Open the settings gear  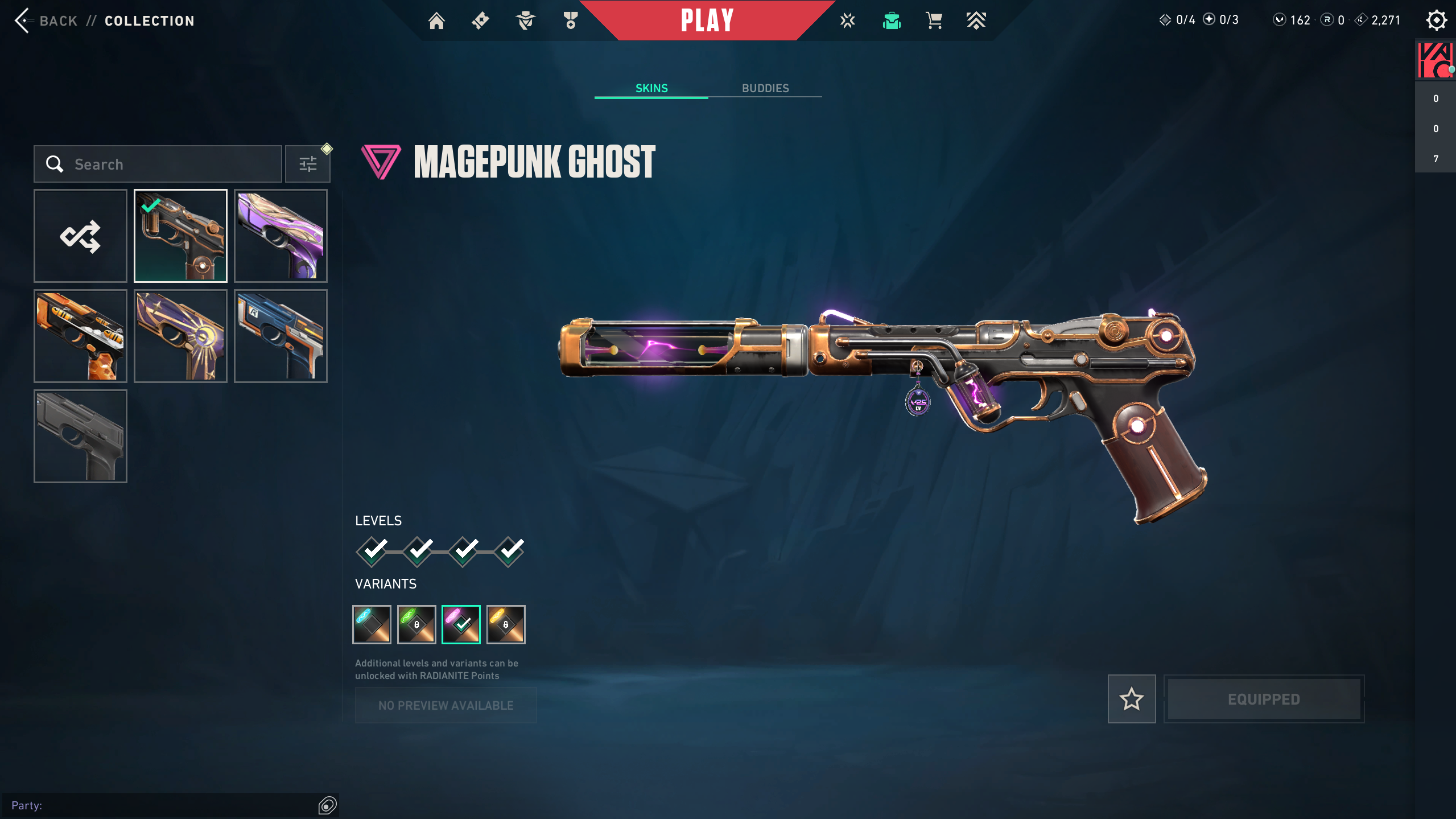click(x=1436, y=20)
